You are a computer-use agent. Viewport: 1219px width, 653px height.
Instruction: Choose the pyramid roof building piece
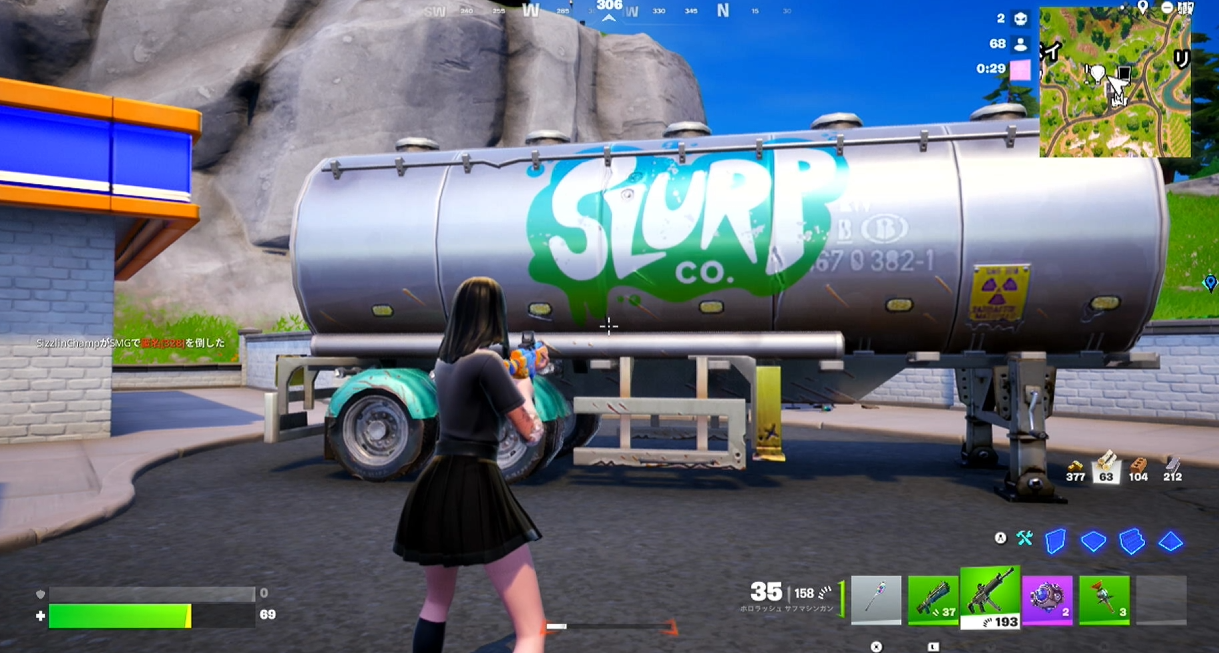[1170, 541]
